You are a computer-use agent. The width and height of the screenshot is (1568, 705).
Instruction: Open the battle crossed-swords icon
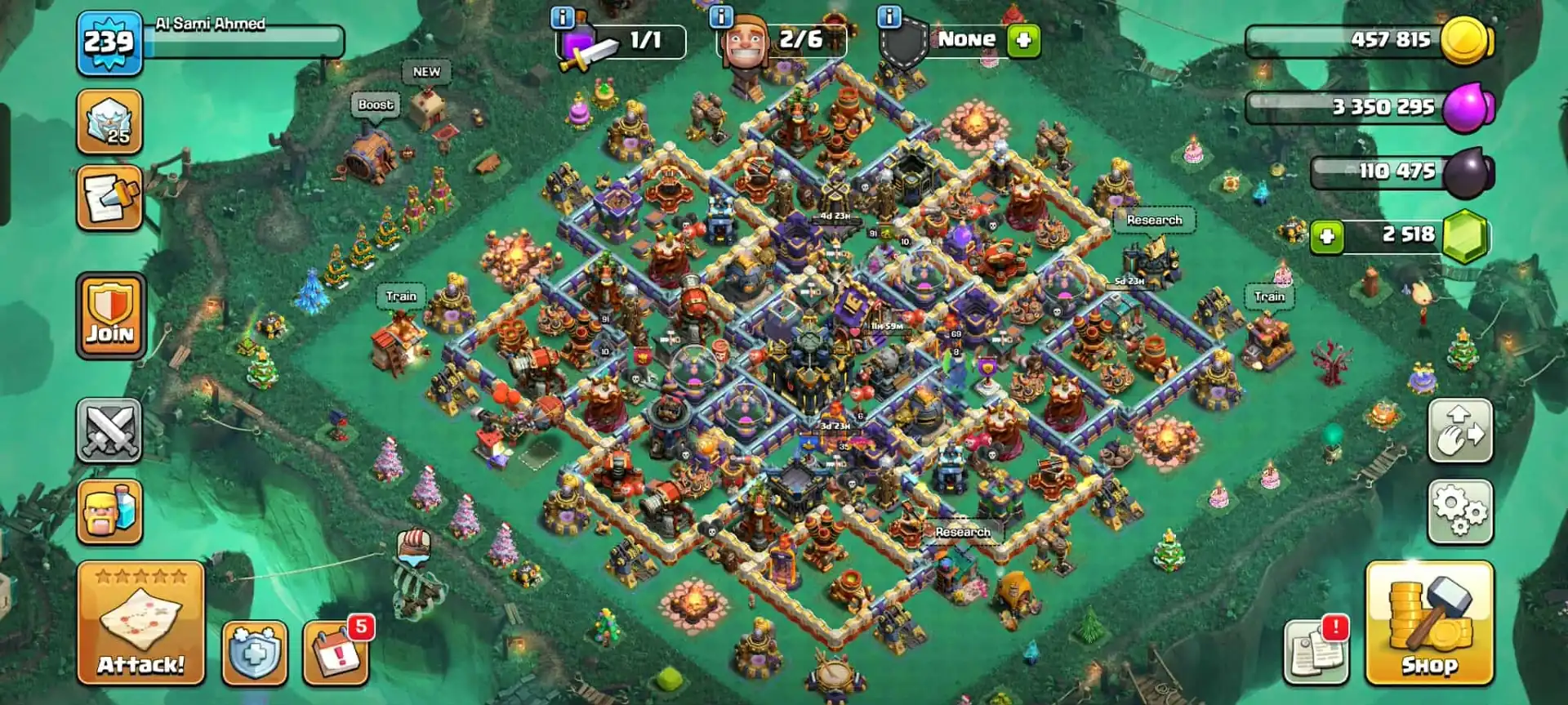[x=110, y=431]
